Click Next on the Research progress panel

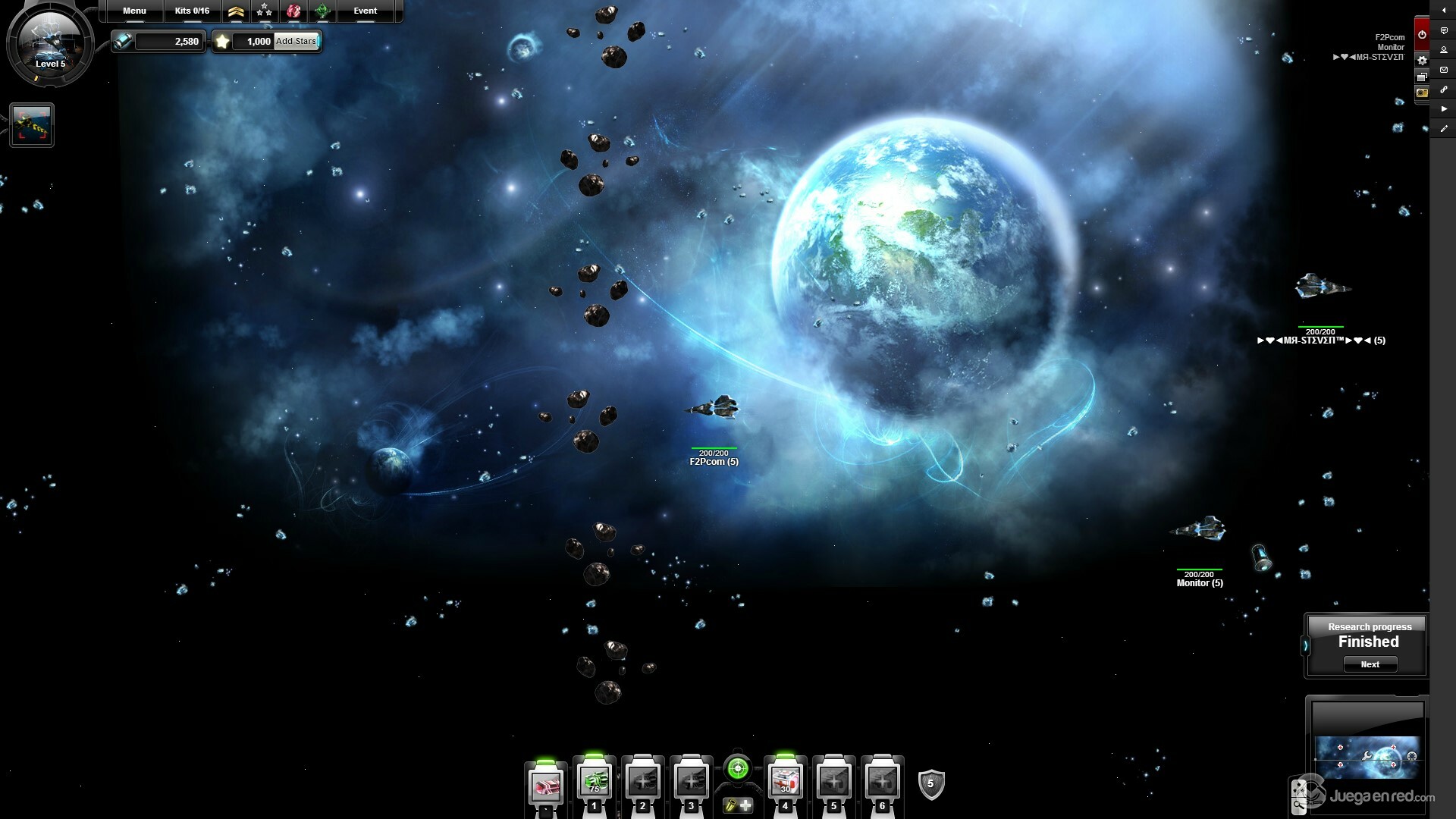coord(1370,664)
